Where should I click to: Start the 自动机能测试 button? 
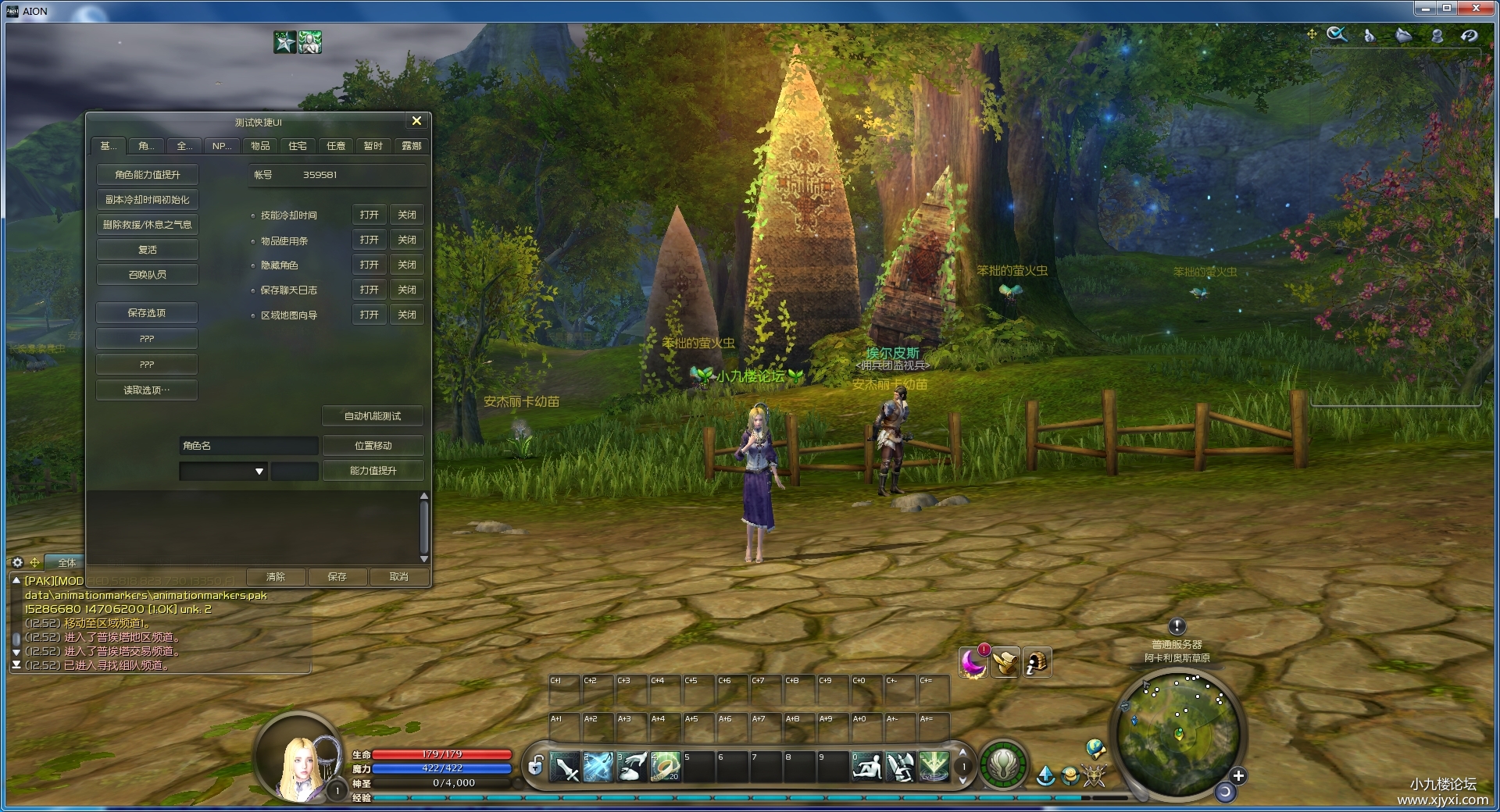pos(373,416)
